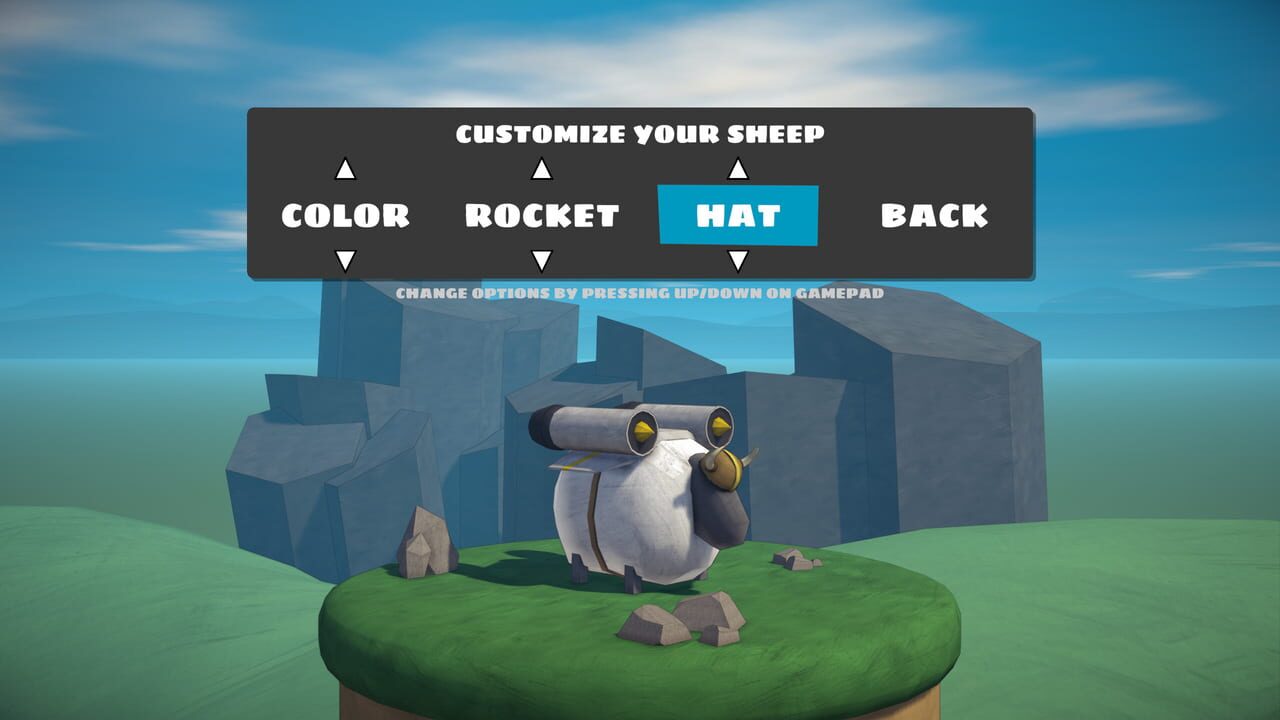Viewport: 1280px width, 720px height.
Task: Click the up arrow above ROCKET
Action: click(x=542, y=168)
